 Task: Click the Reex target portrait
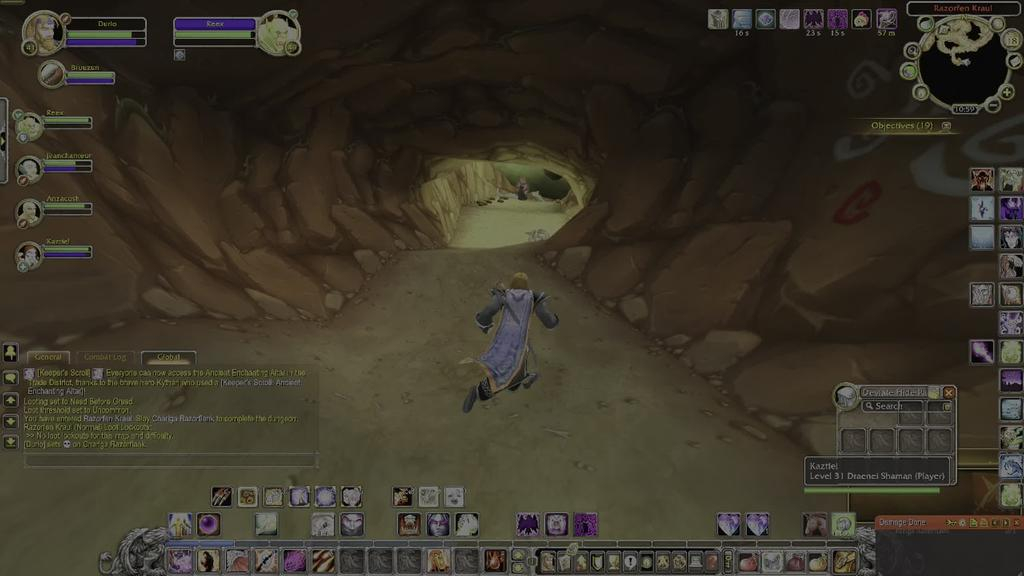pyautogui.click(x=277, y=33)
